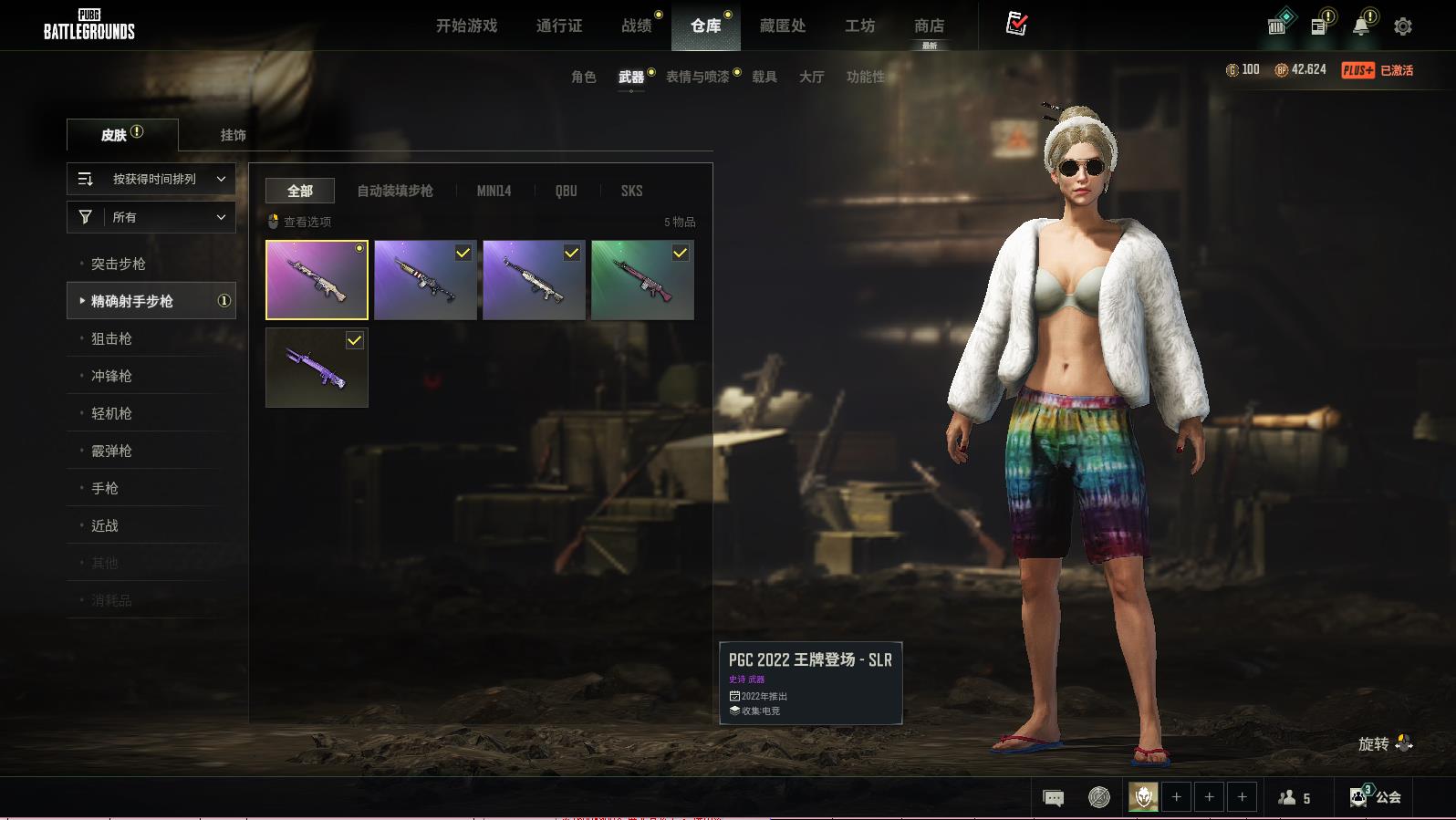1456x820 pixels.
Task: Switch to 载具 vehicle sub-tab
Action: click(764, 77)
